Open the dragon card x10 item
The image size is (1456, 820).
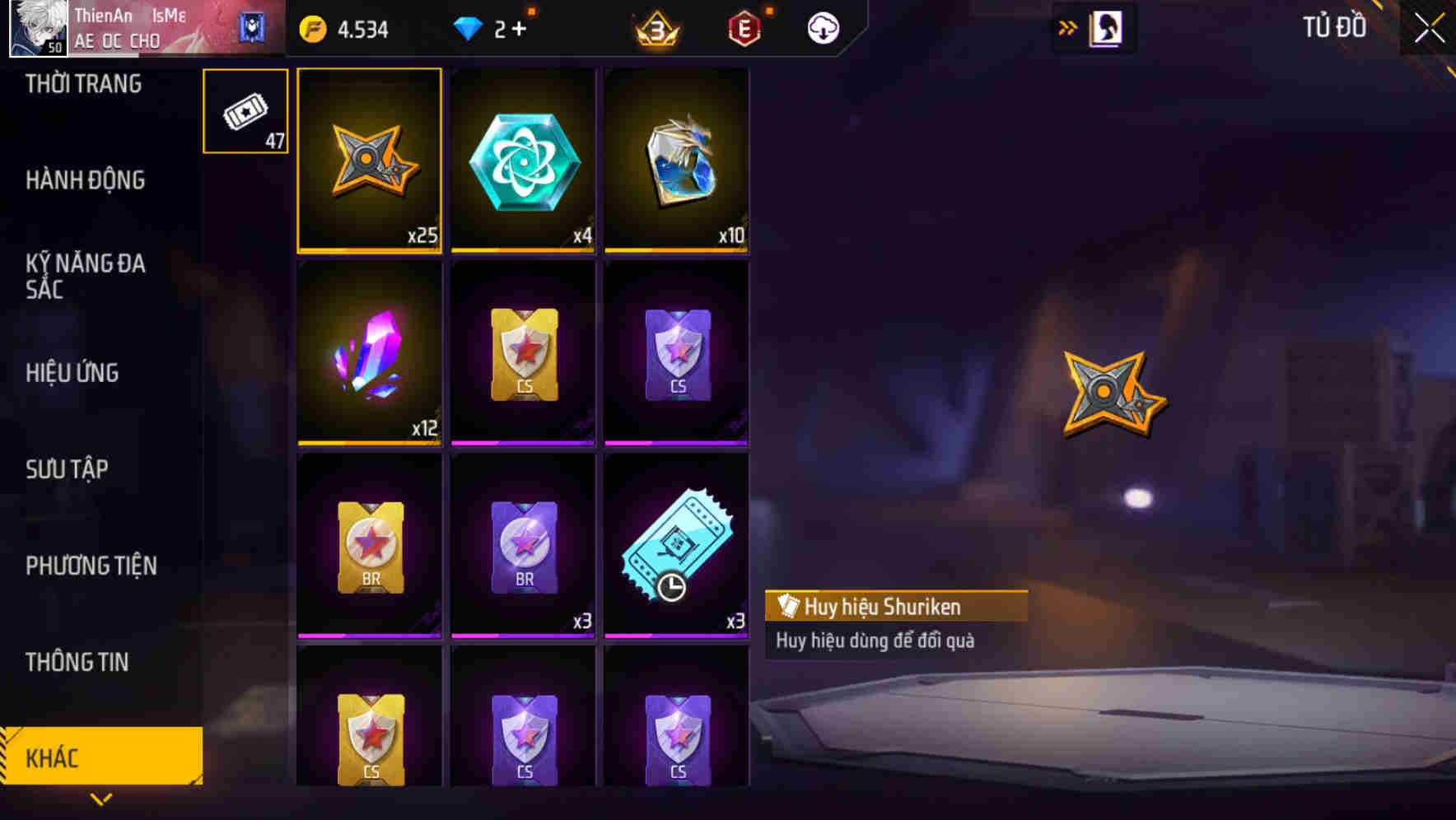[x=676, y=161]
